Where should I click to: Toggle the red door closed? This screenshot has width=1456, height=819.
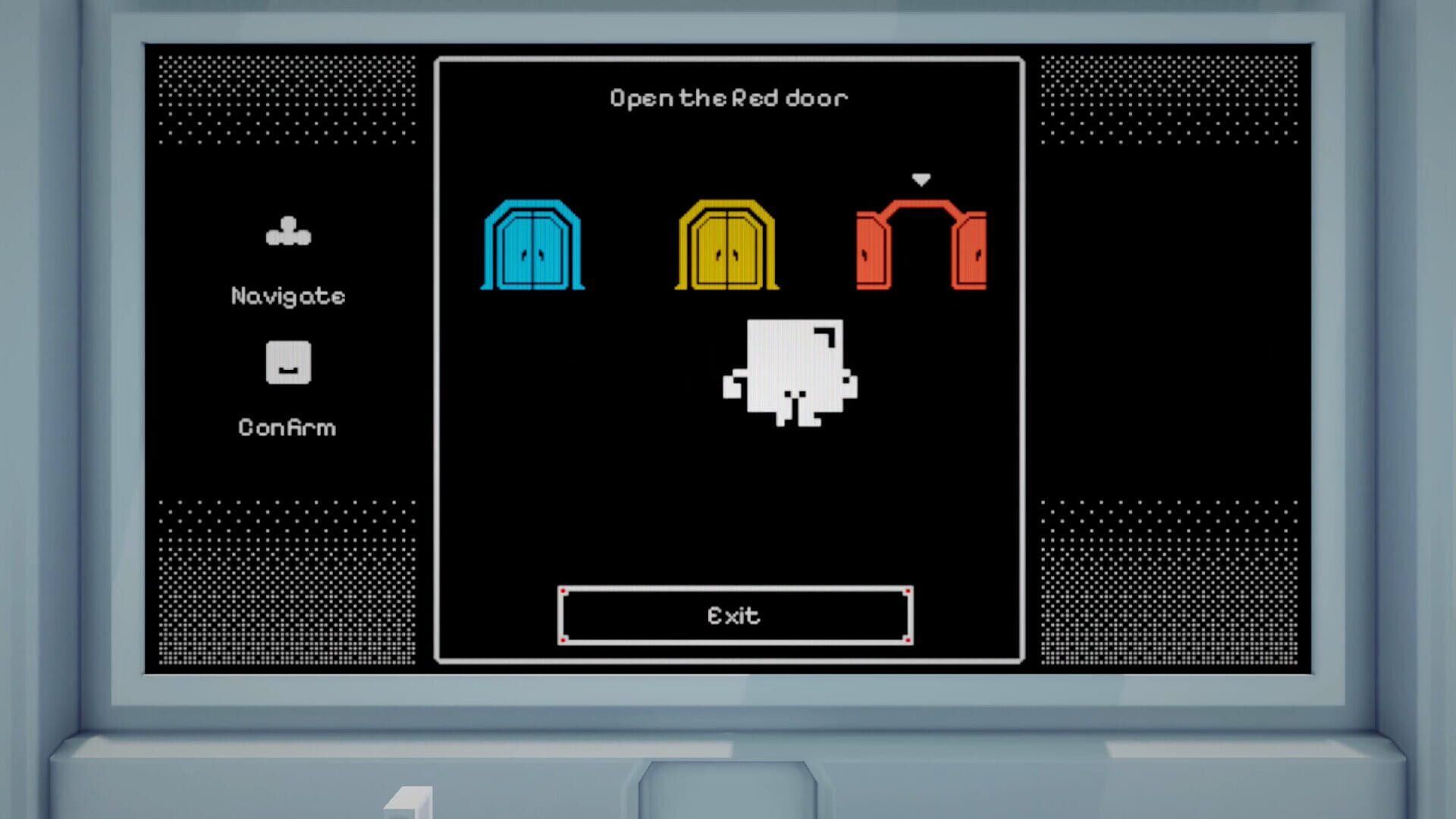pyautogui.click(x=921, y=243)
